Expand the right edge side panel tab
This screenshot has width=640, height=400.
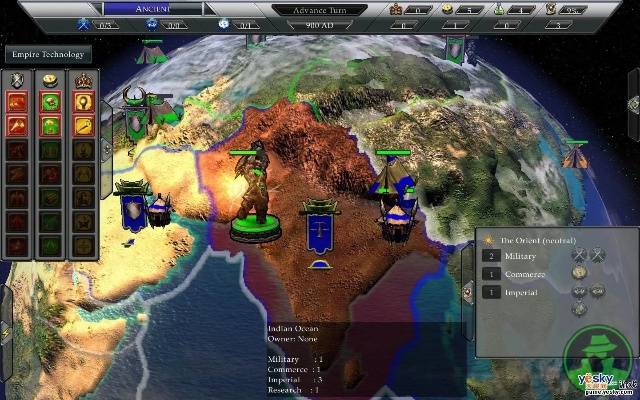(633, 105)
